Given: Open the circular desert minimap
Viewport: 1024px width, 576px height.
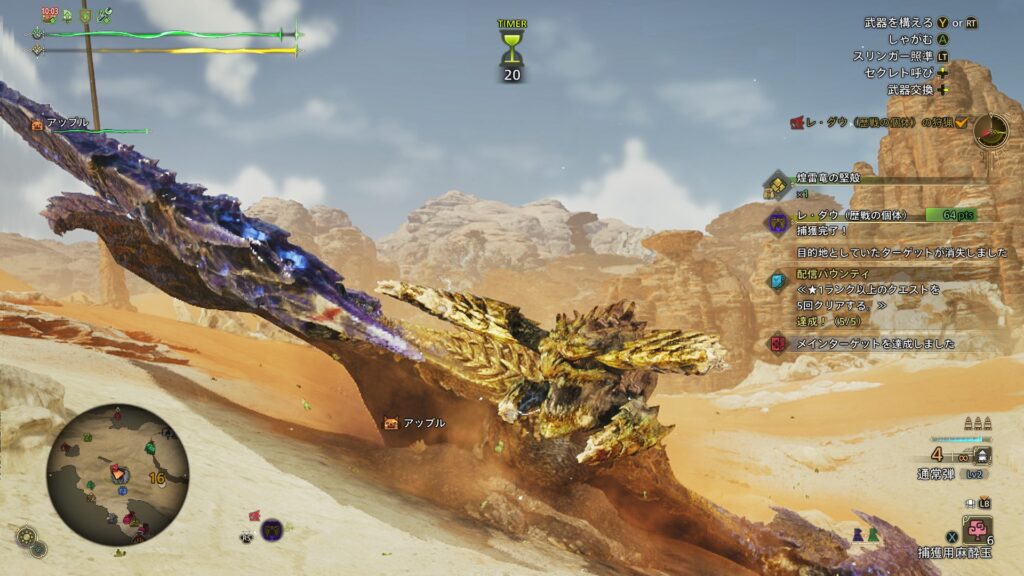Looking at the screenshot, I should tap(117, 473).
